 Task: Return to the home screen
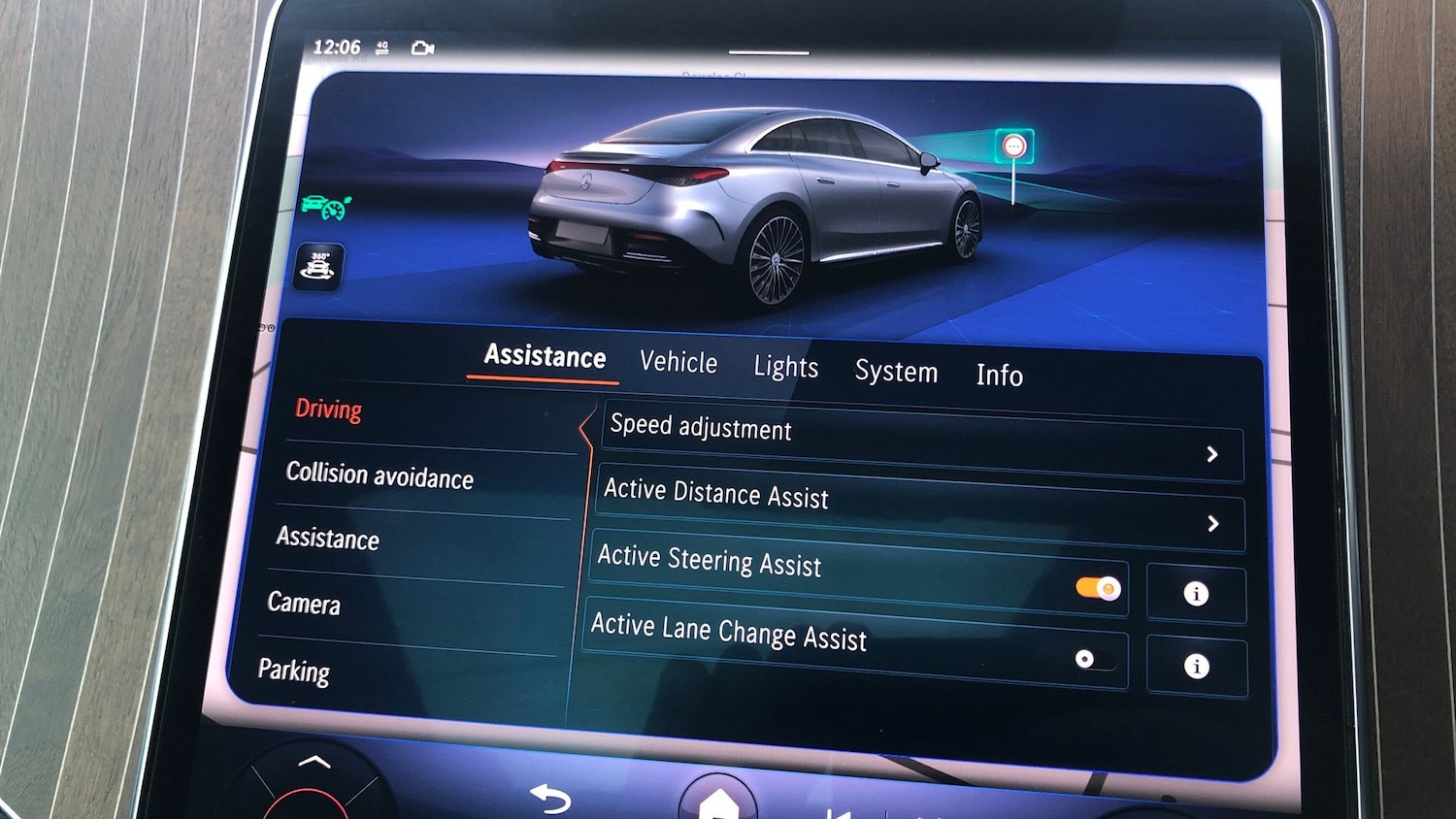(718, 802)
